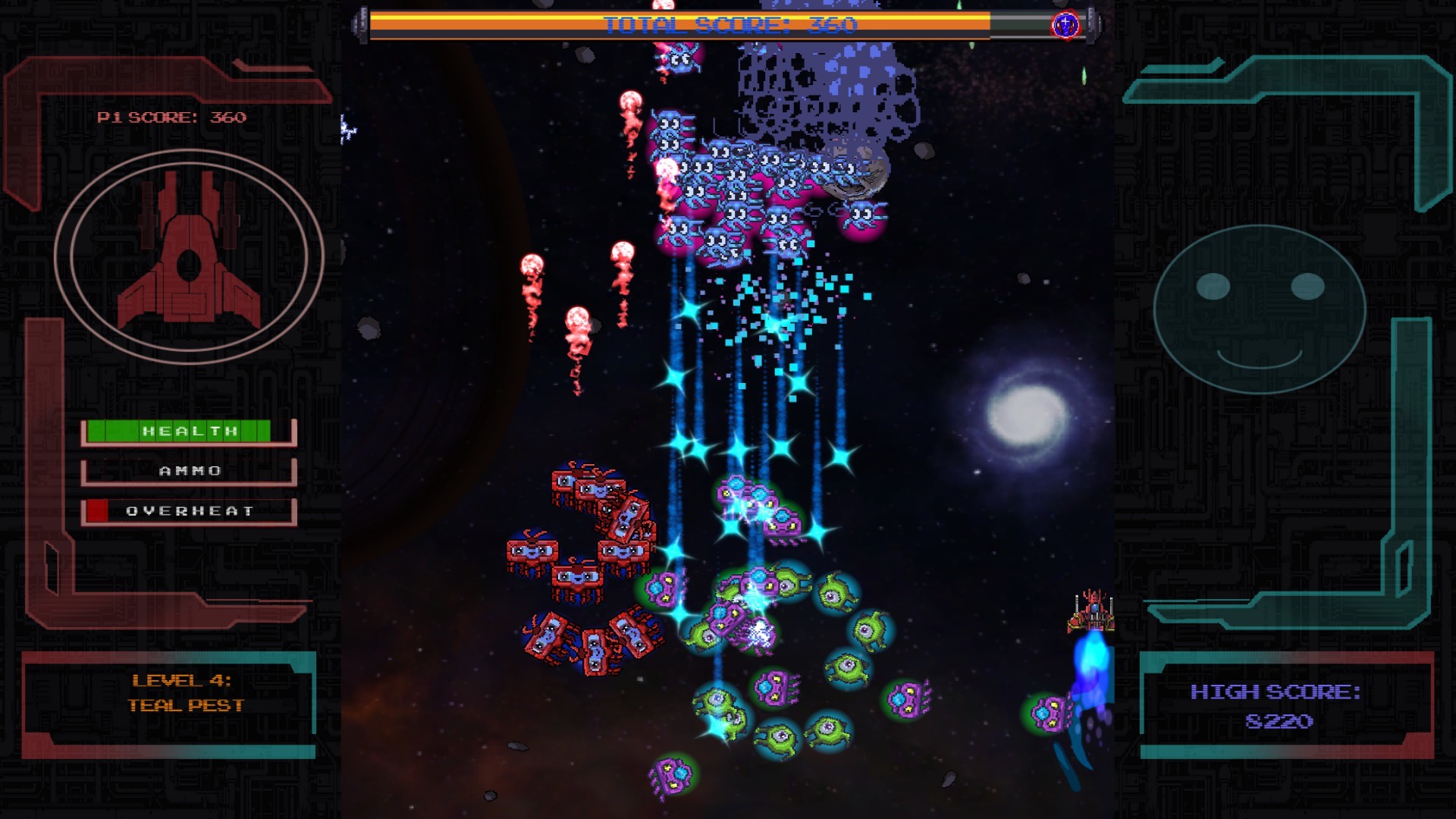Click the boss marker on the progress bar
This screenshot has width=1456, height=819.
click(x=1065, y=25)
